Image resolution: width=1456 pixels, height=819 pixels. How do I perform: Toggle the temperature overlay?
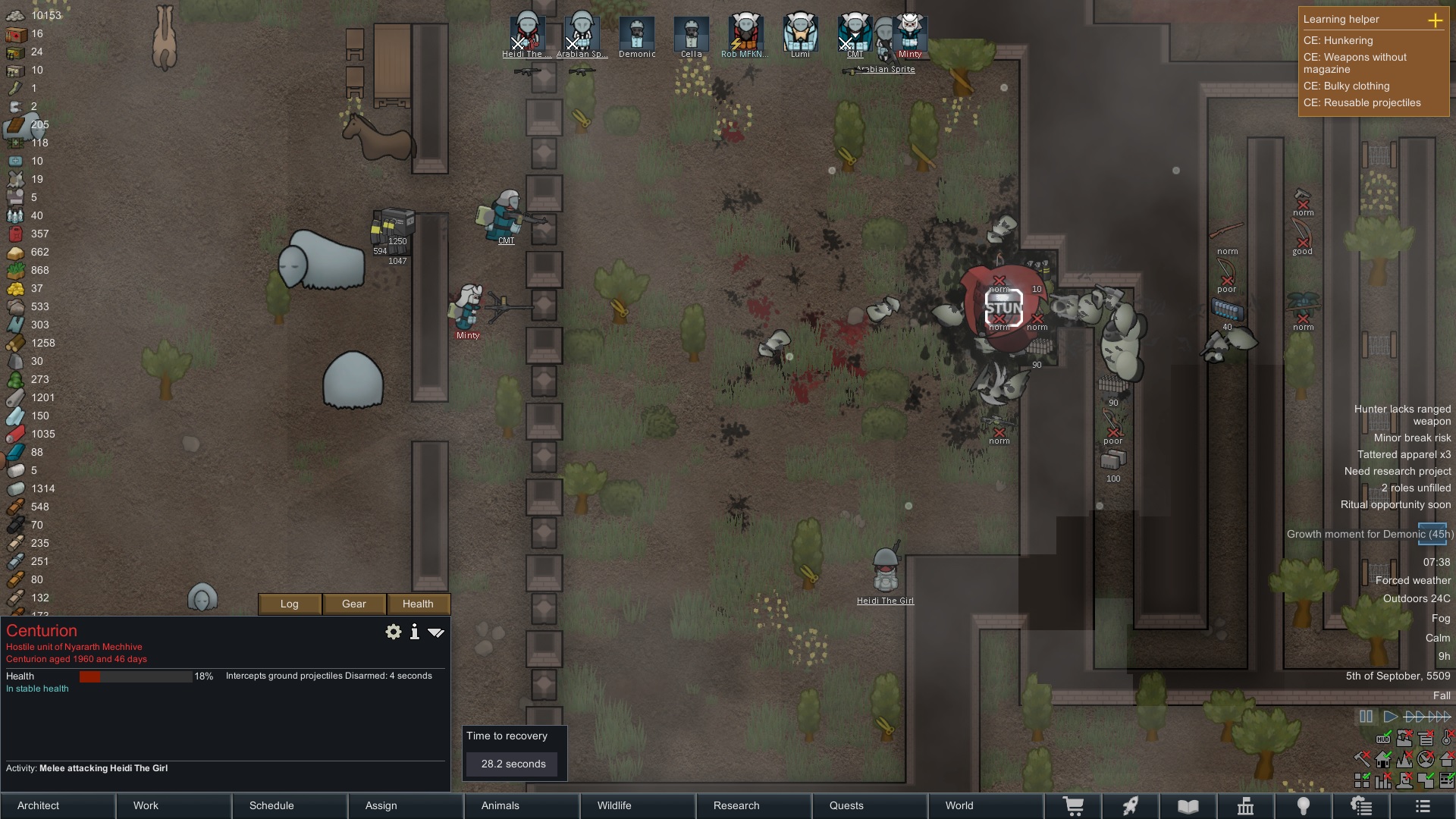click(1446, 739)
